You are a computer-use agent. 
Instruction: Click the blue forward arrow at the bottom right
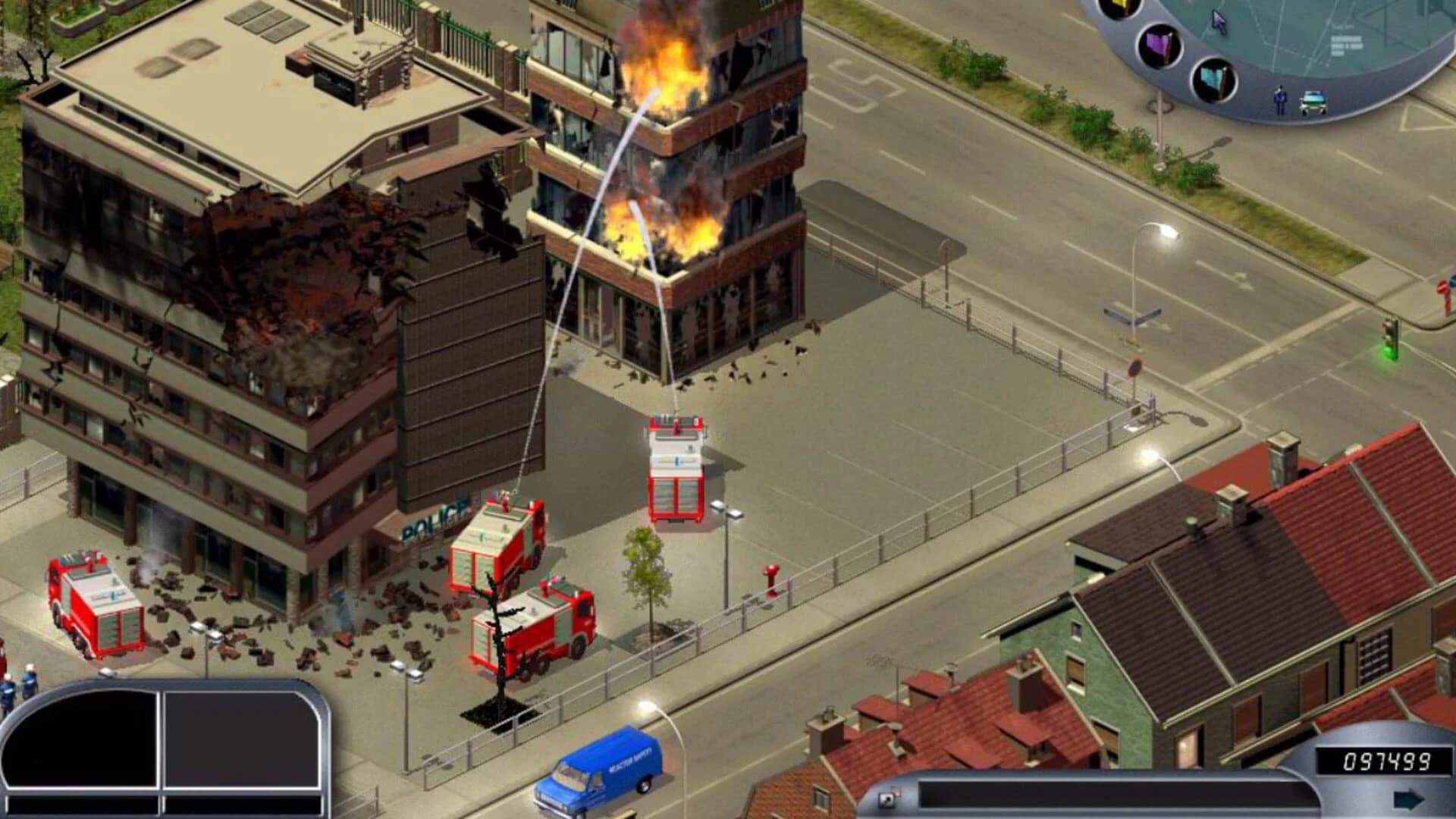click(1407, 799)
